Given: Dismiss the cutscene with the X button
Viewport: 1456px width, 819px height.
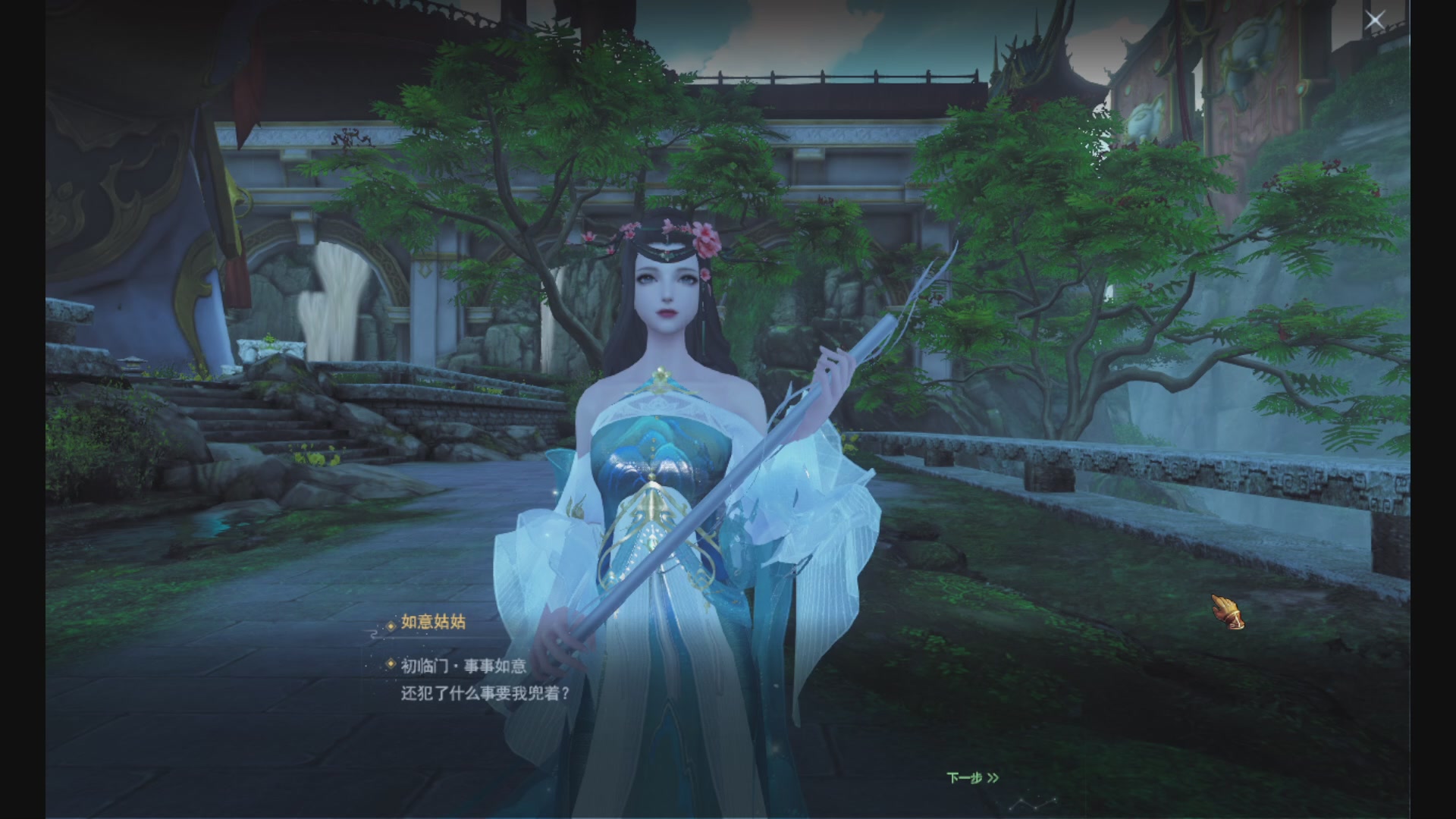Looking at the screenshot, I should pyautogui.click(x=1375, y=20).
